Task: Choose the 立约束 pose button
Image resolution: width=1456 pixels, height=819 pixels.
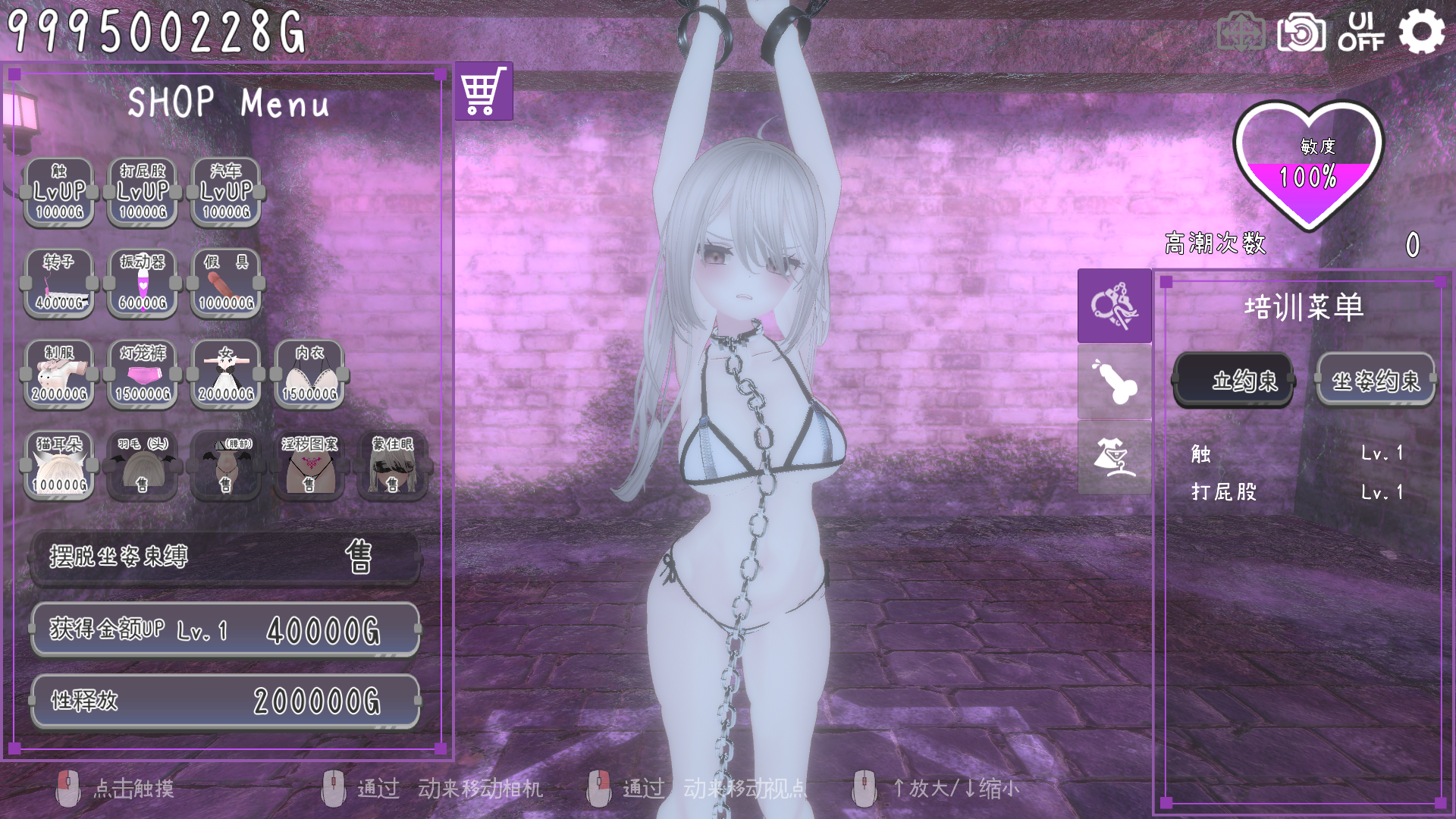Action: click(x=1233, y=380)
